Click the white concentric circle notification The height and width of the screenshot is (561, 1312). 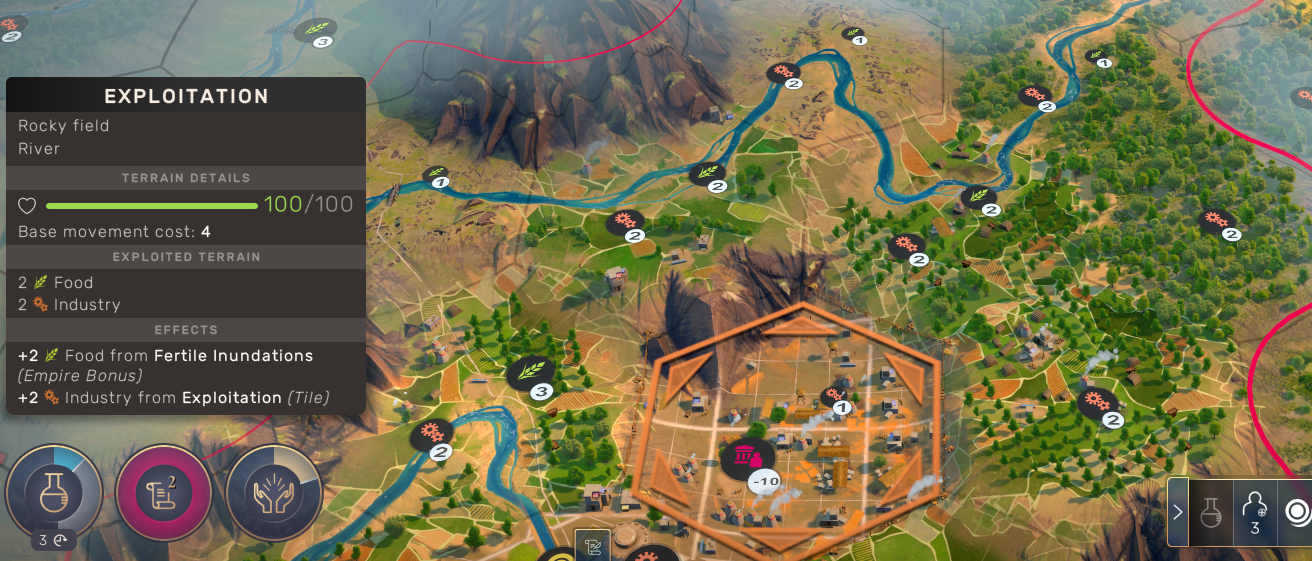pyautogui.click(x=1297, y=512)
